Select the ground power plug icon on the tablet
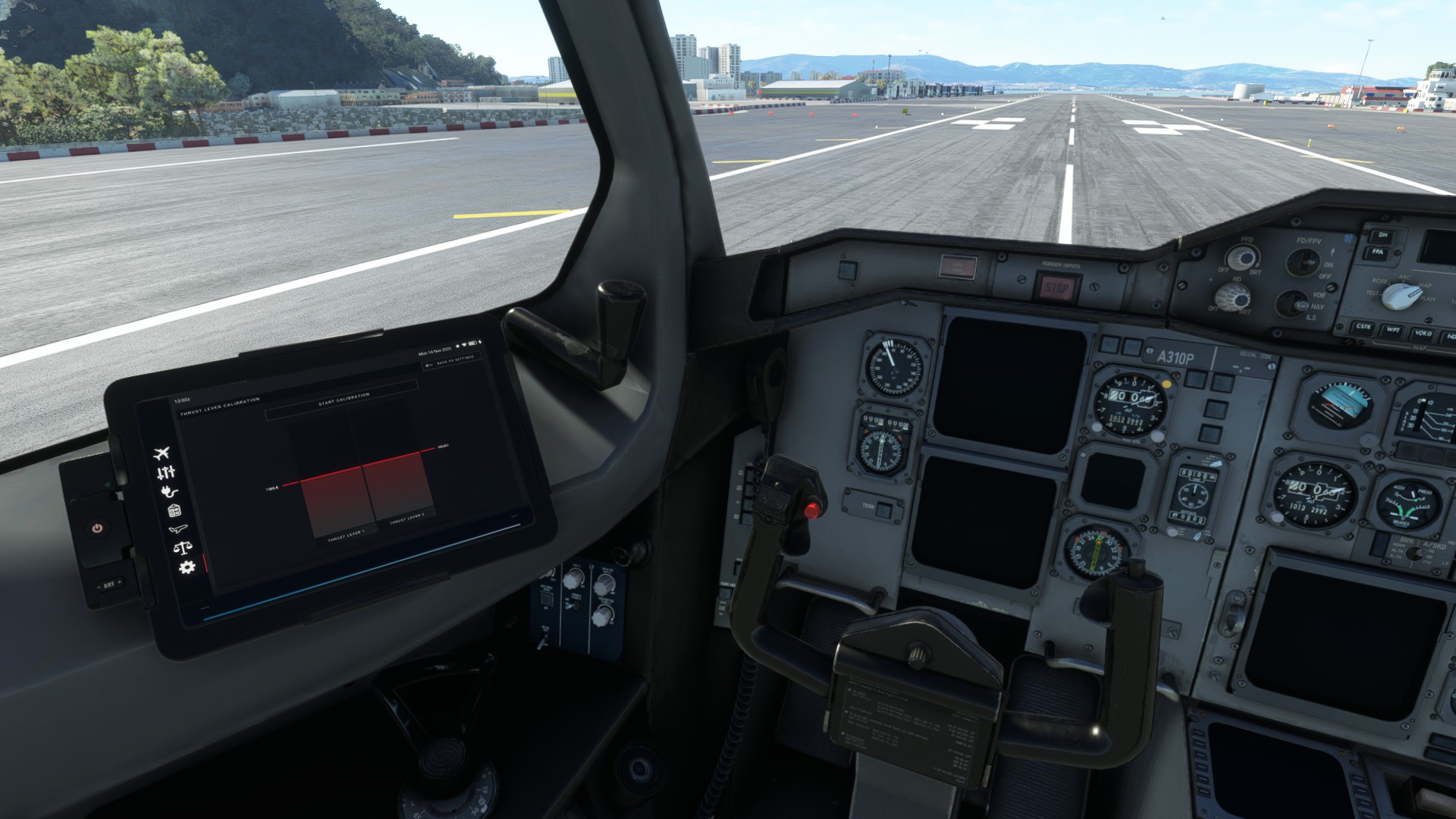Screen dimensions: 1456x819 pos(168,492)
